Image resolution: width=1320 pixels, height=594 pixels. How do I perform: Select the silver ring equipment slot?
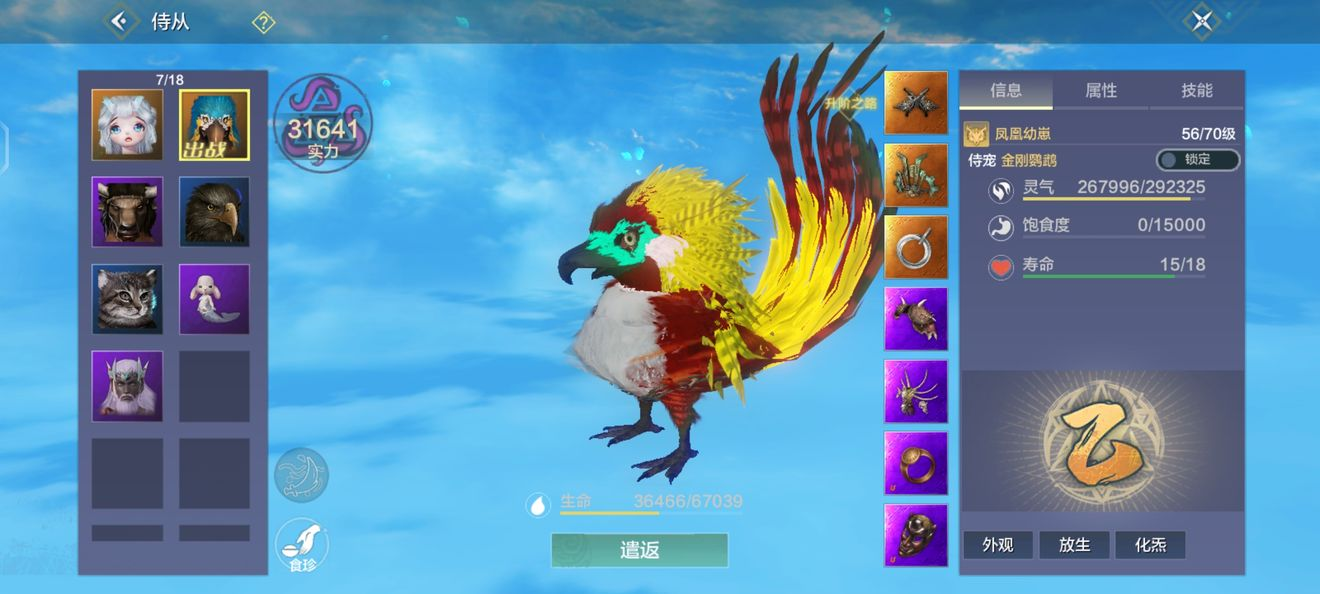(915, 247)
